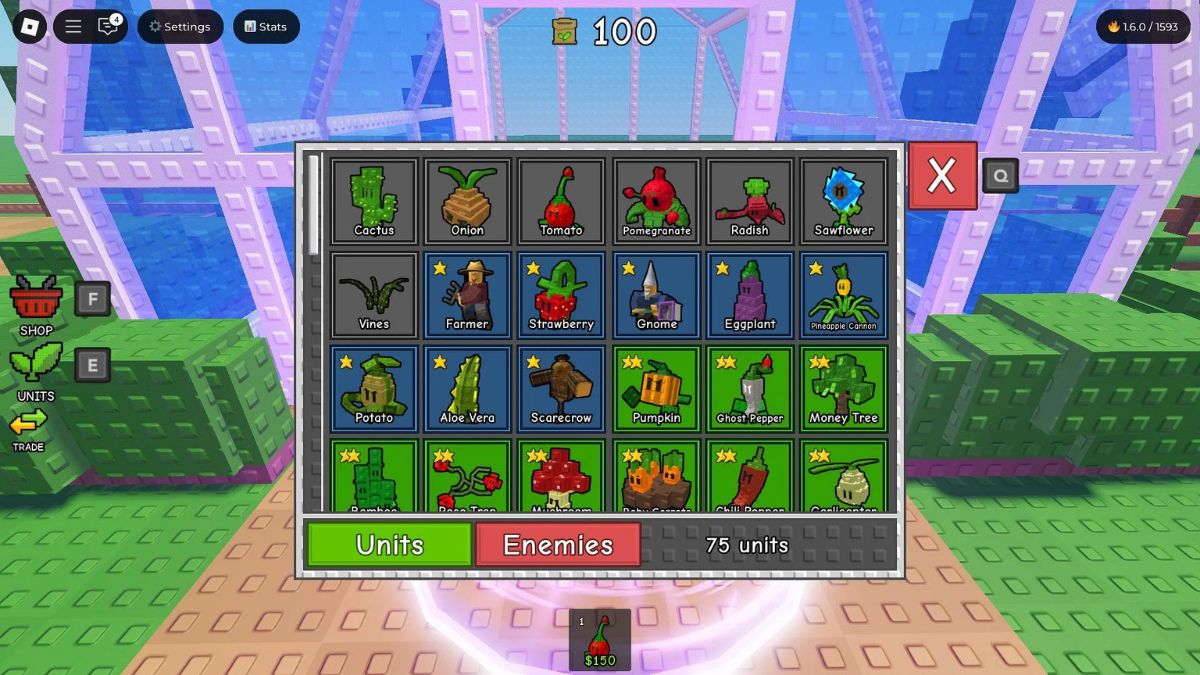Screen dimensions: 1200x675
Task: Switch to the Enemies tab
Action: (x=558, y=545)
